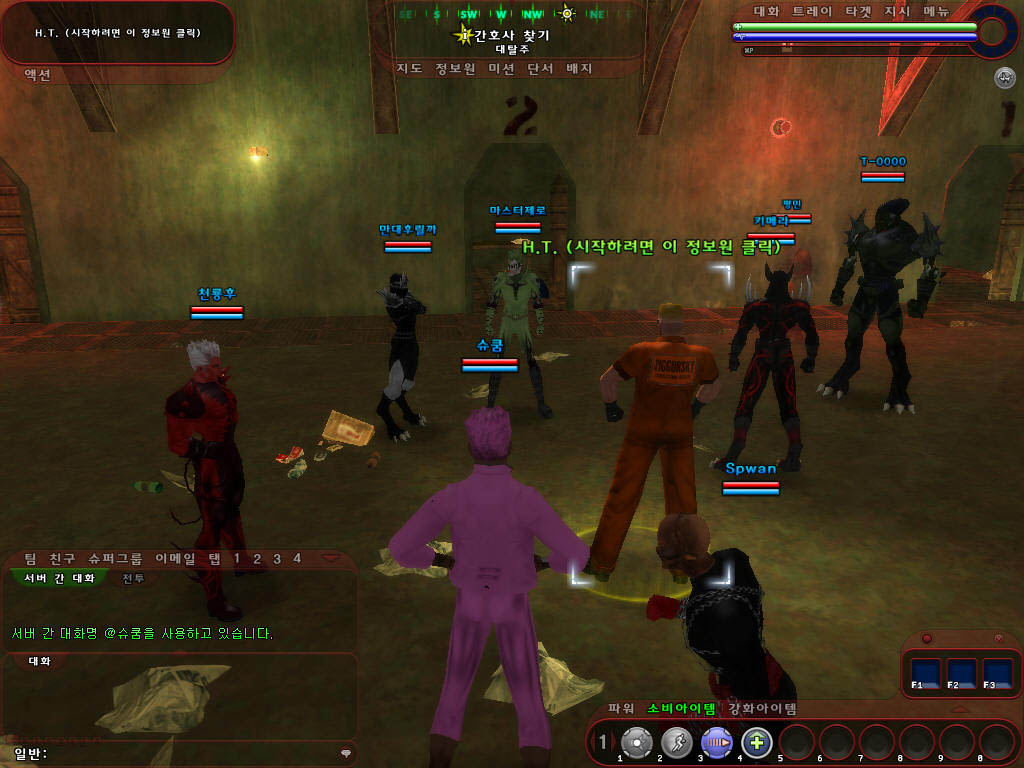Activate the green cross rest power
Viewport: 1024px width, 768px height.
[757, 742]
